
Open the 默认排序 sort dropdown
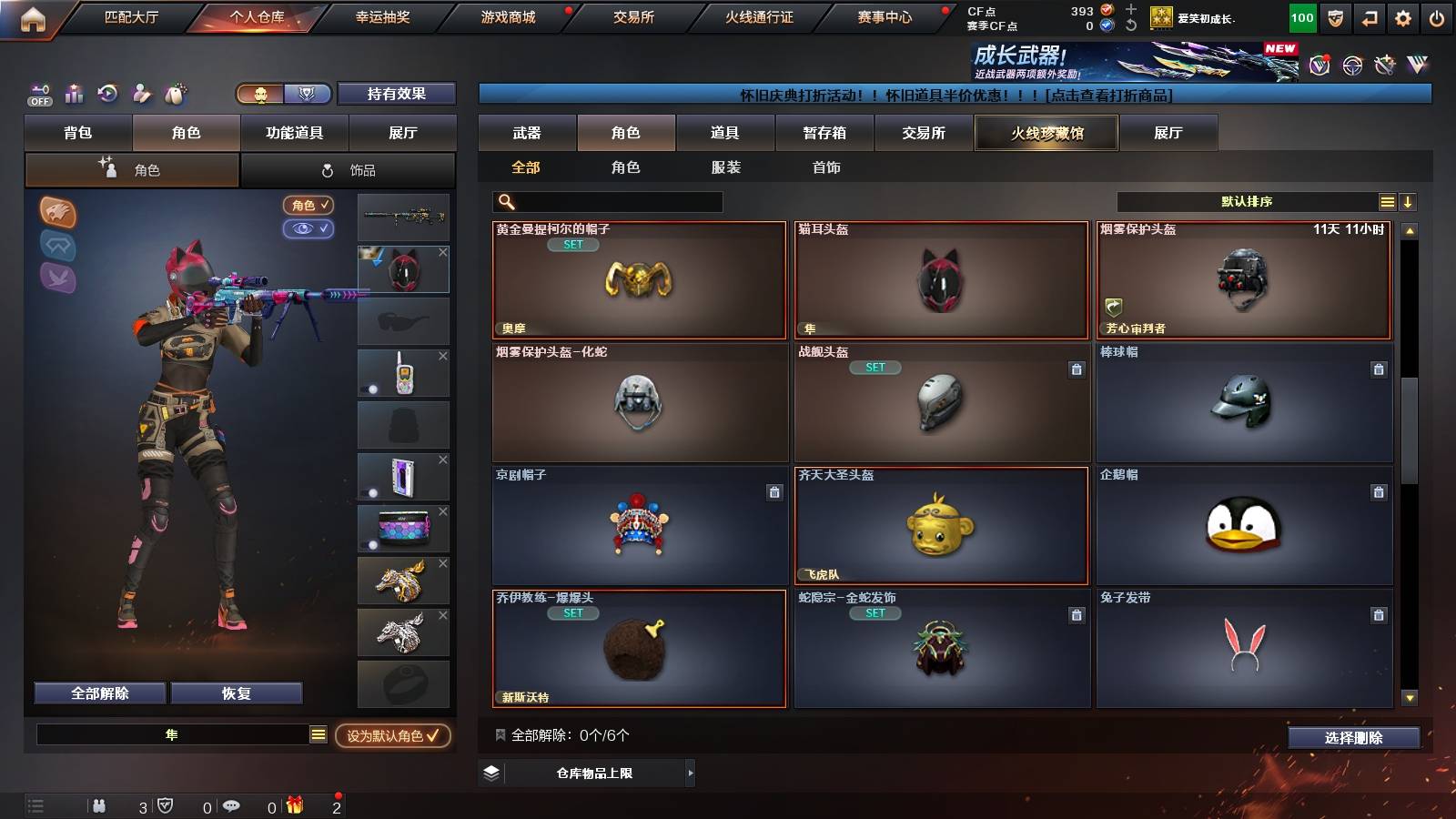(1247, 201)
